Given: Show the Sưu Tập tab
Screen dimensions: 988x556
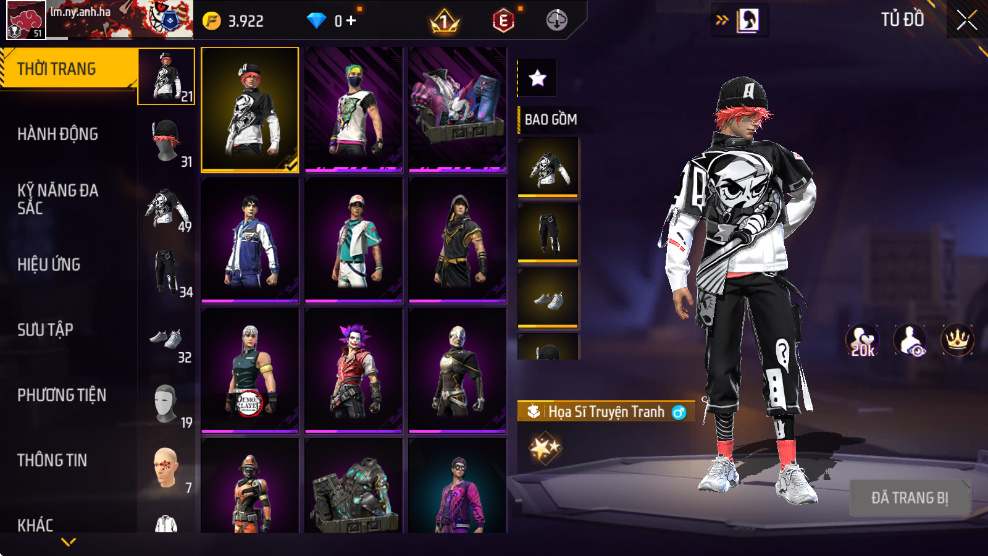Looking at the screenshot, I should click(x=45, y=330).
